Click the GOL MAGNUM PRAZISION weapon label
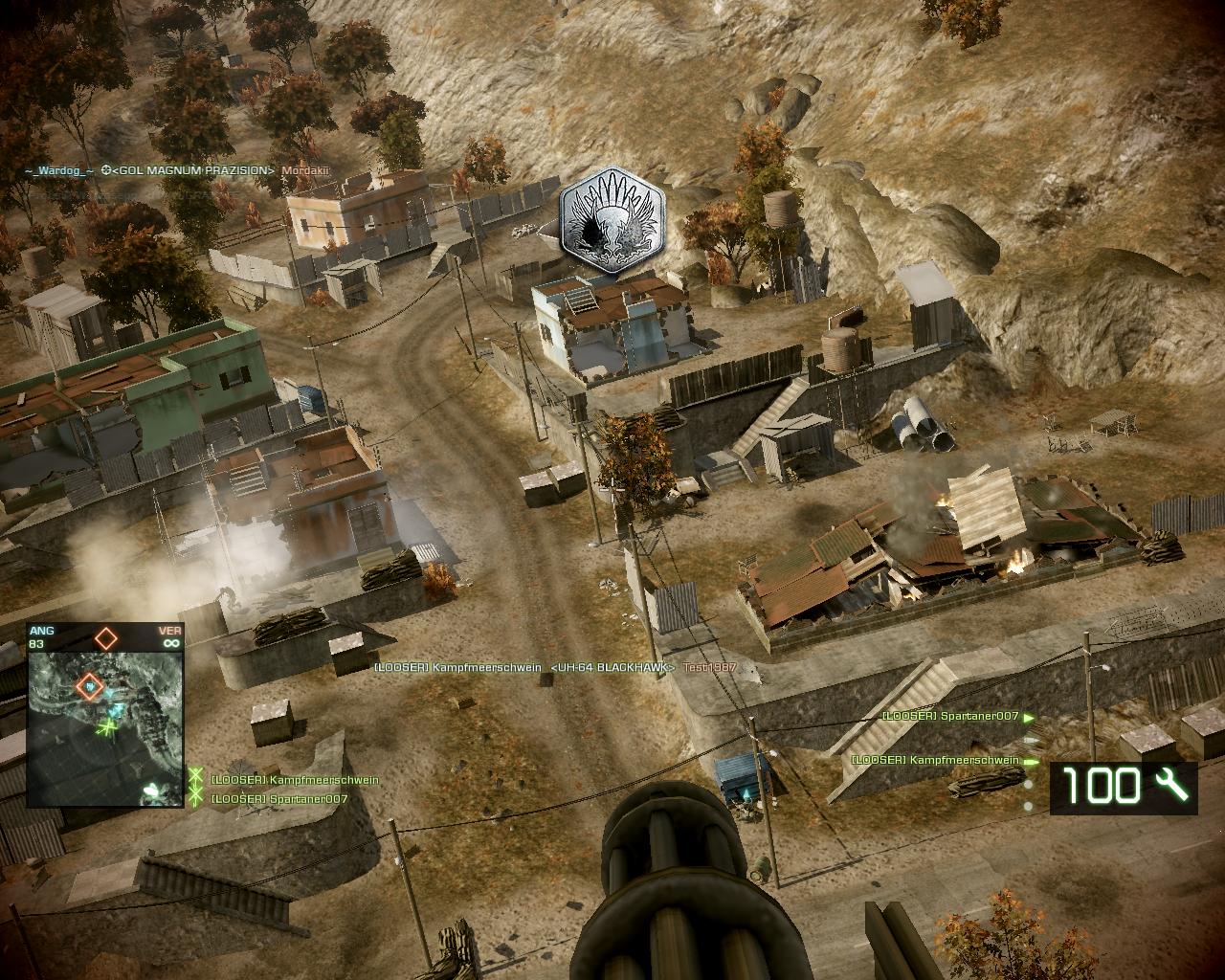The width and height of the screenshot is (1225, 980). tap(194, 170)
